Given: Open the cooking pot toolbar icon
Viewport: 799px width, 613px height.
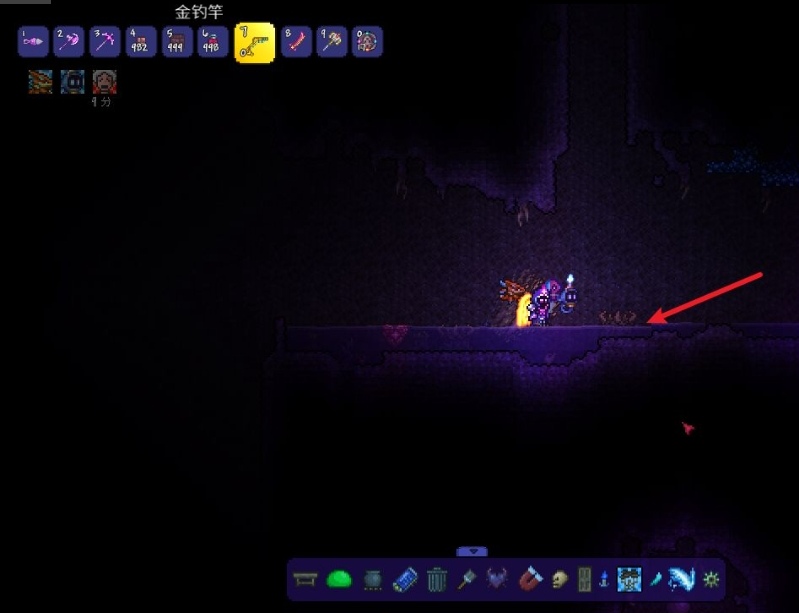Looking at the screenshot, I should 371,578.
